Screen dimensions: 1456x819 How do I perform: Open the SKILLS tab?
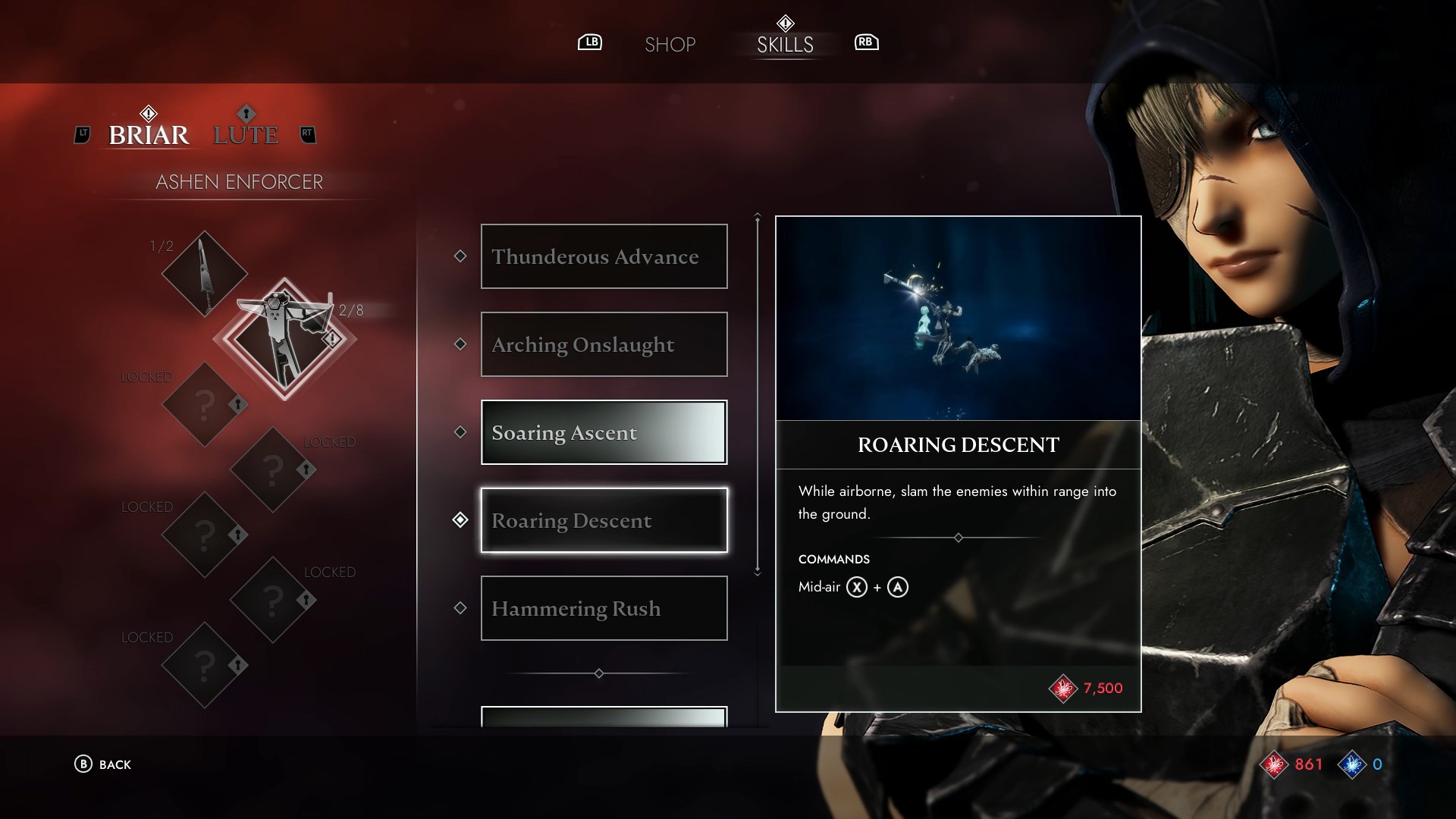pyautogui.click(x=785, y=45)
